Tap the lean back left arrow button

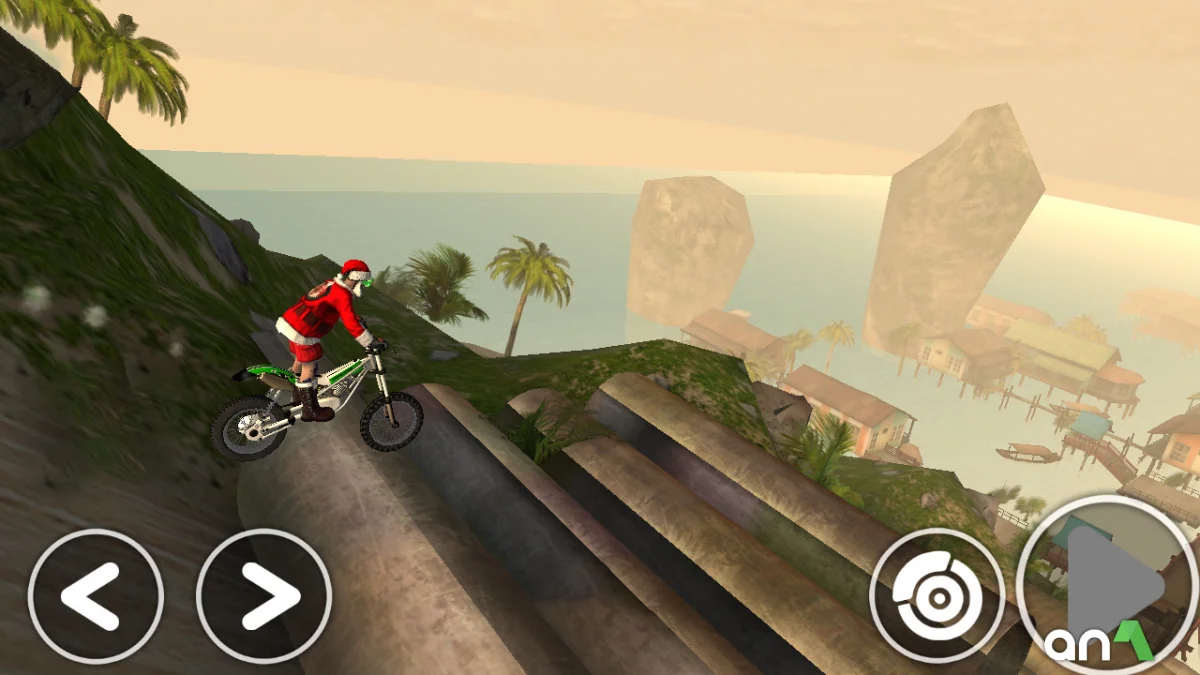coord(95,596)
